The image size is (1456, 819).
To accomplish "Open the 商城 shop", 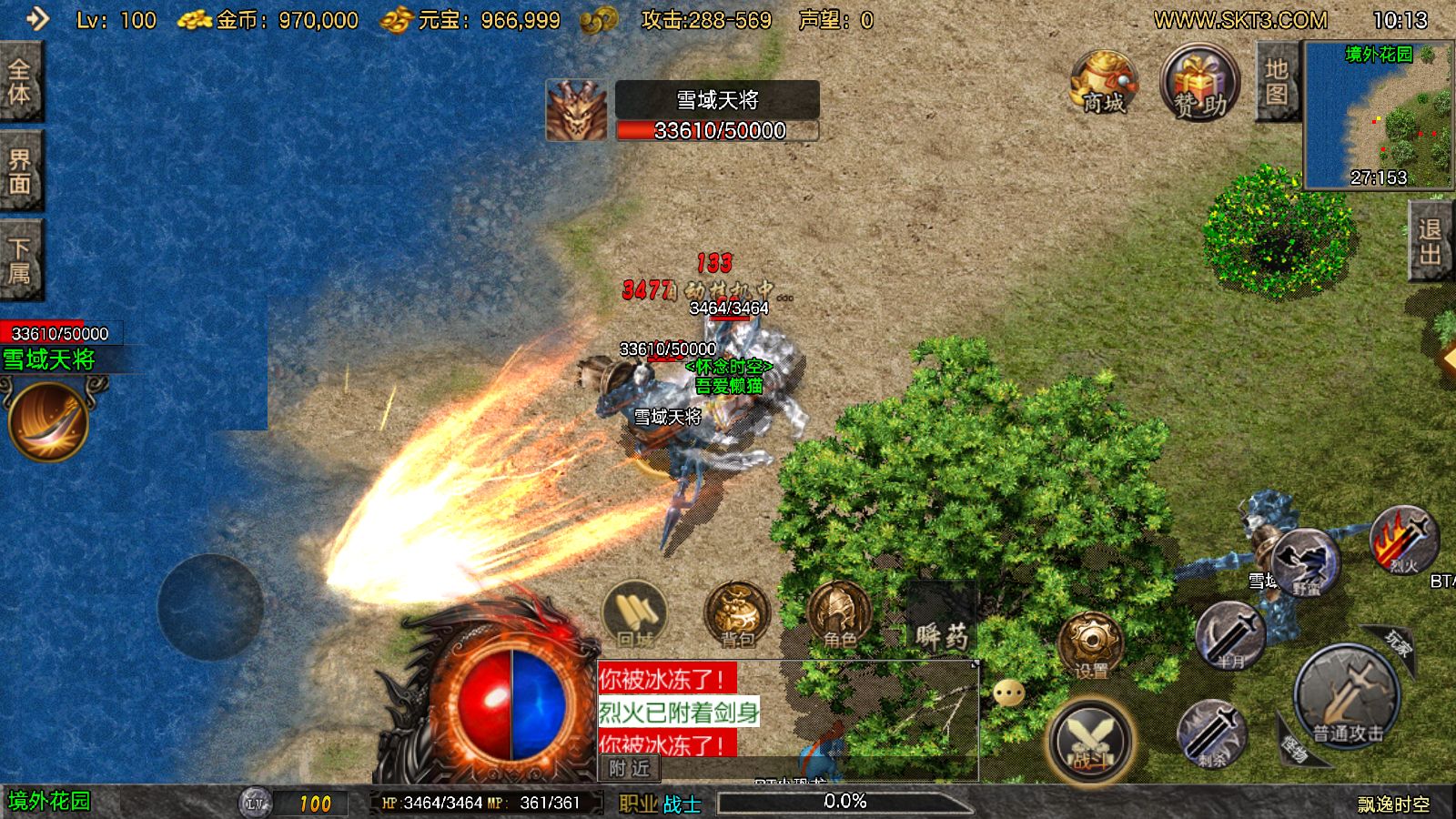I will (1103, 84).
